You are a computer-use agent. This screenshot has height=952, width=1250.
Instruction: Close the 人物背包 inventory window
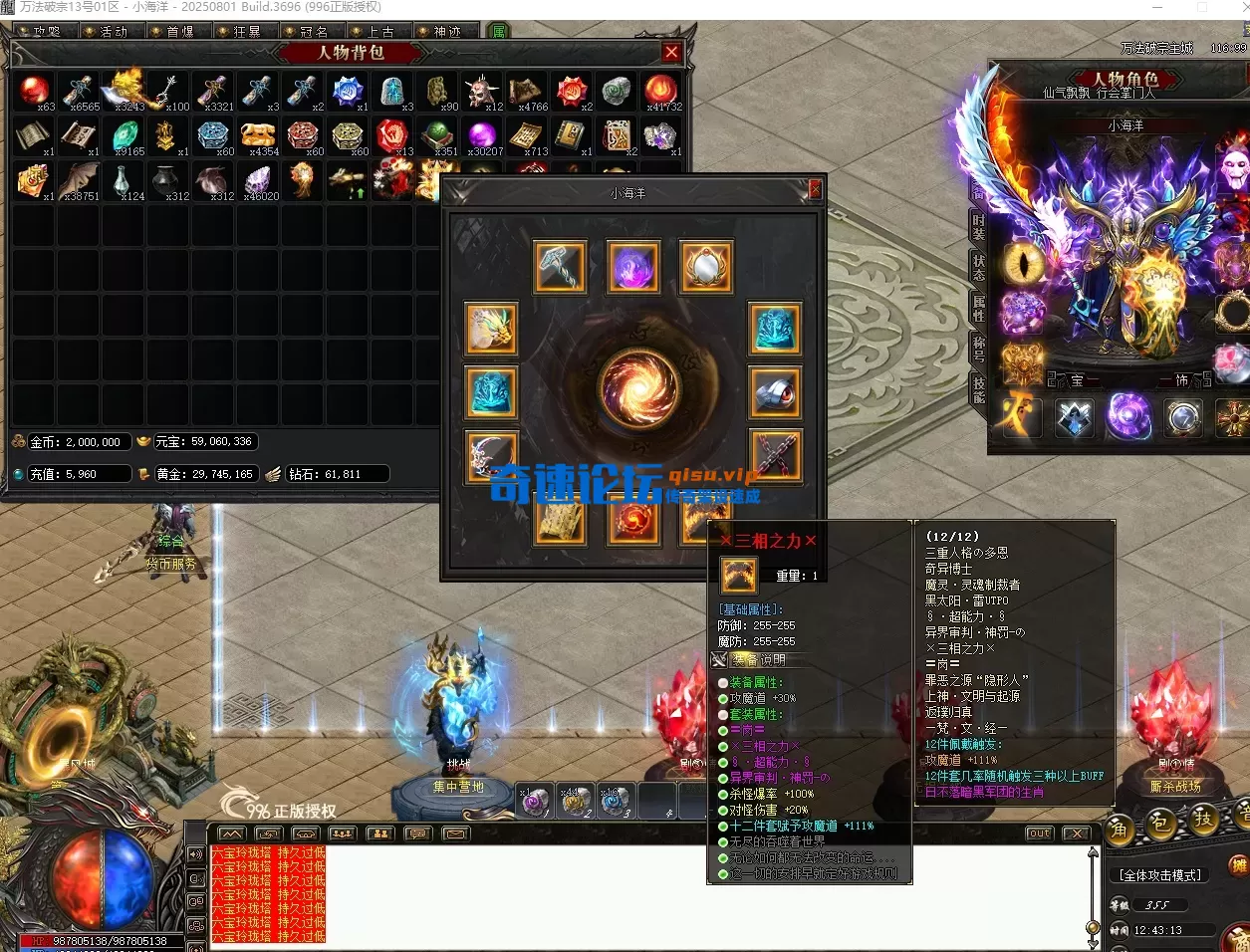(671, 53)
